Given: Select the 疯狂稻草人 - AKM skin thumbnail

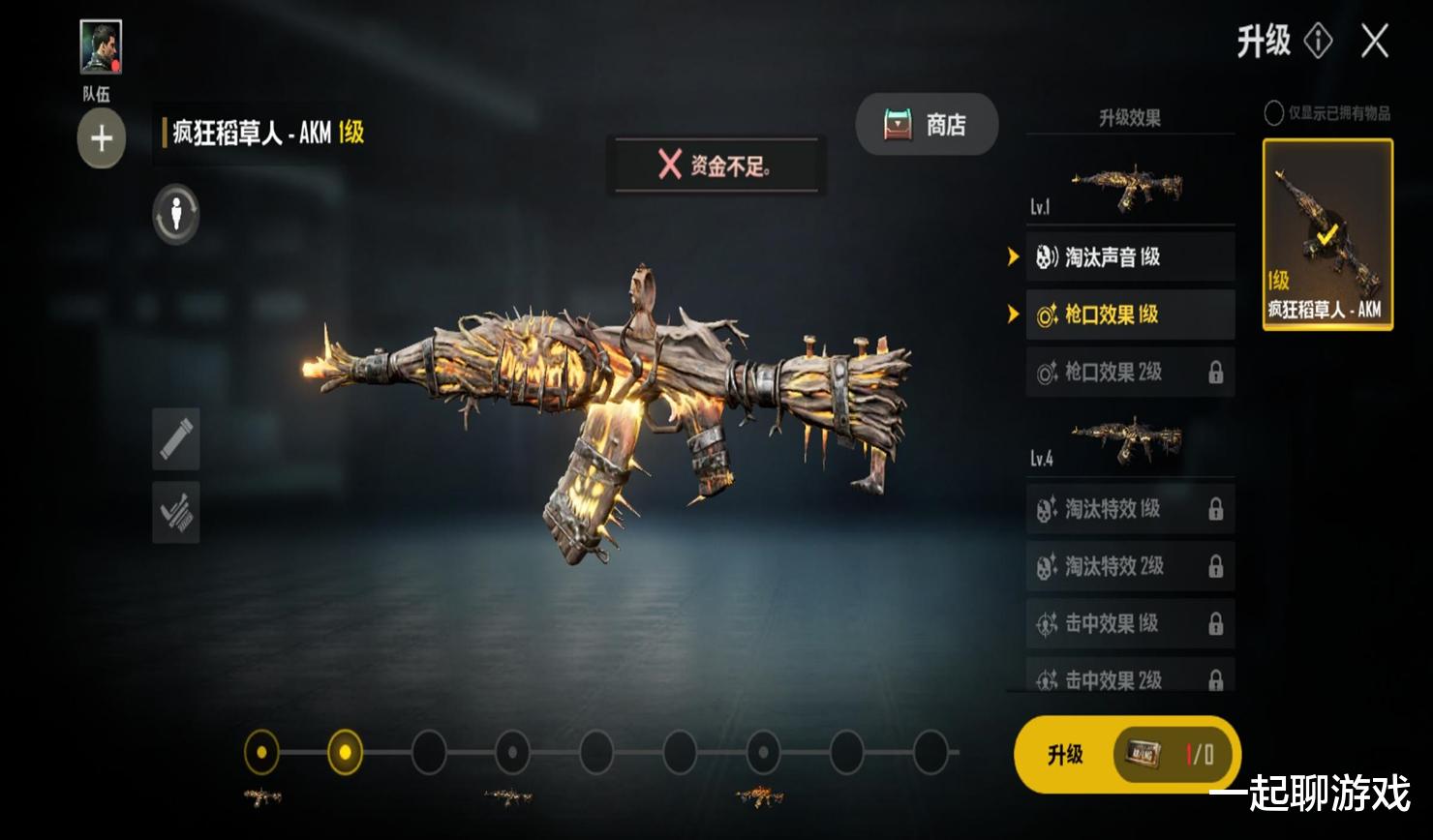Looking at the screenshot, I should pyautogui.click(x=1327, y=234).
